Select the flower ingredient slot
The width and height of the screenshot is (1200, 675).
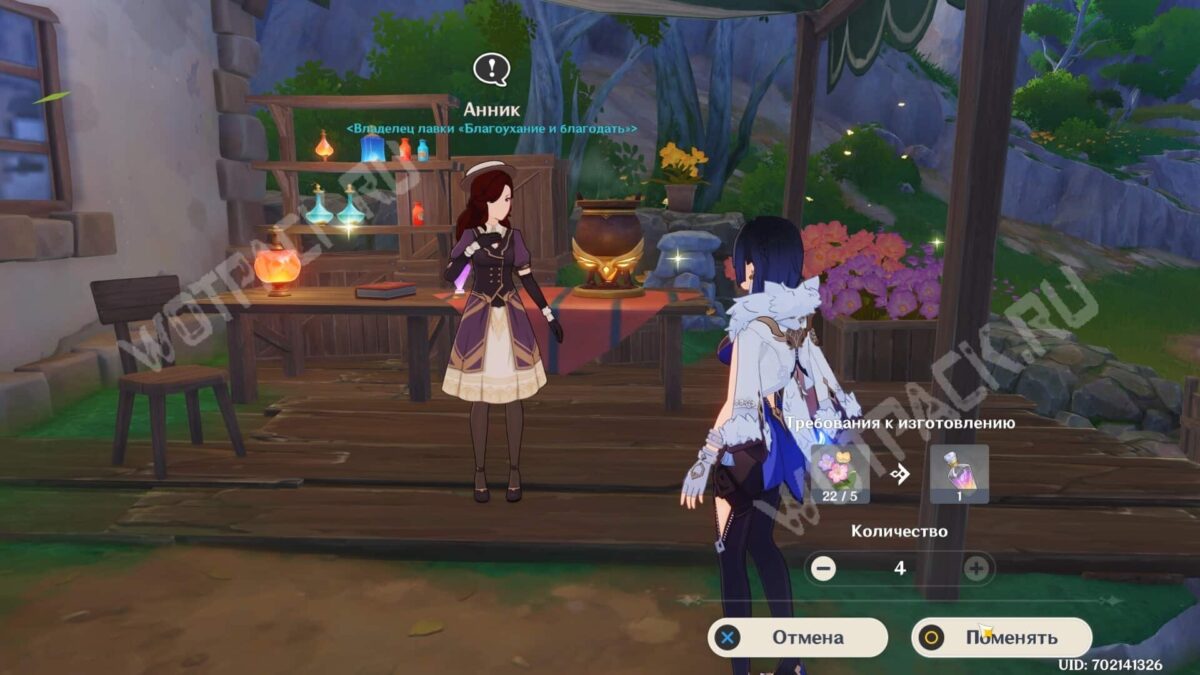click(x=840, y=474)
